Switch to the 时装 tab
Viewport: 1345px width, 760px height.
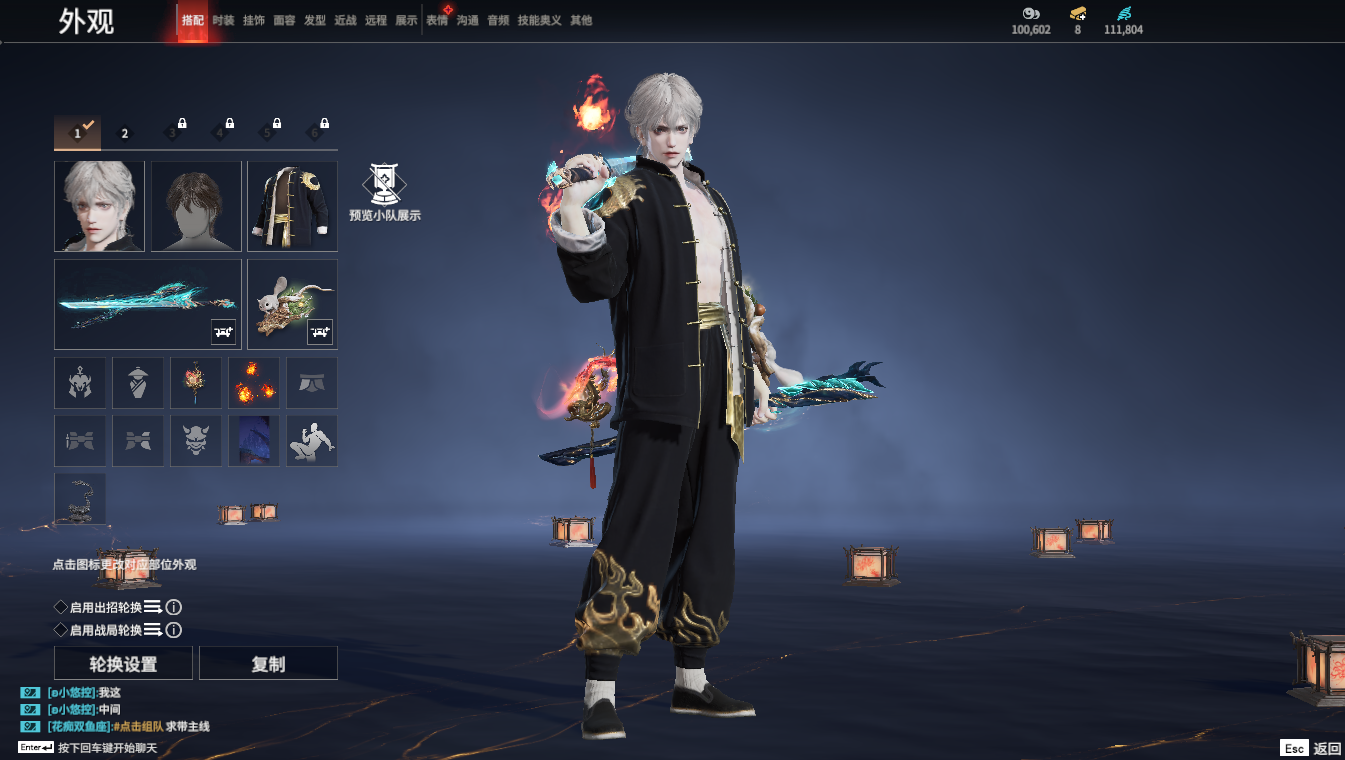[x=223, y=20]
